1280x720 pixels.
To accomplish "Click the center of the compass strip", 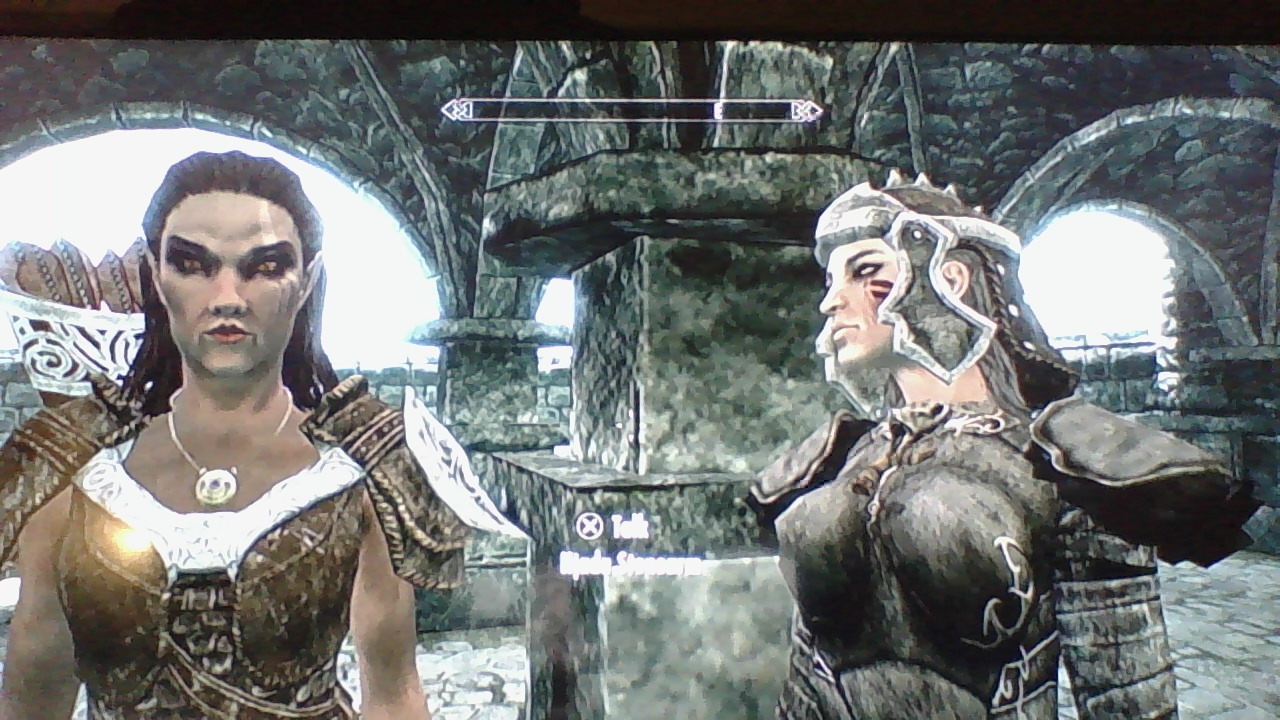I will point(630,110).
